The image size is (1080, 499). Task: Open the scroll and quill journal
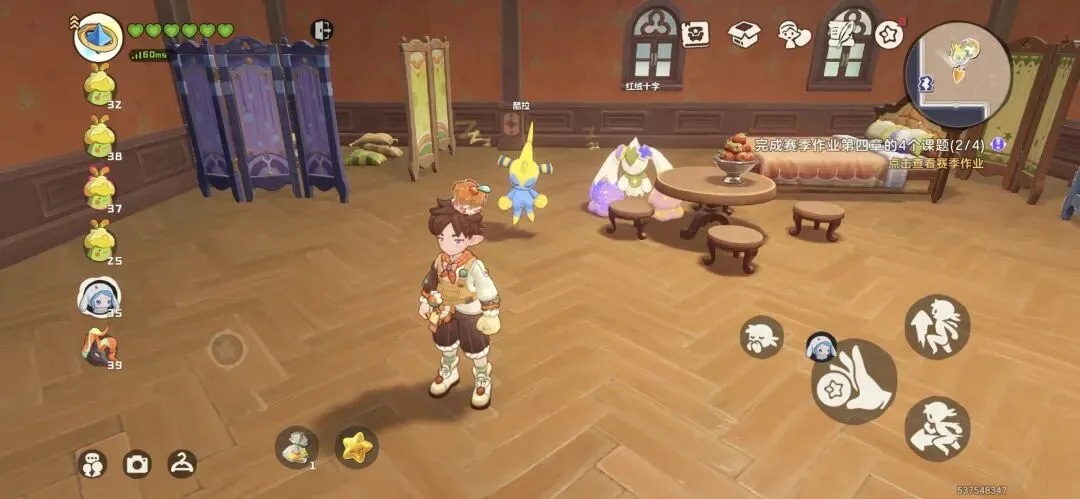tap(841, 34)
